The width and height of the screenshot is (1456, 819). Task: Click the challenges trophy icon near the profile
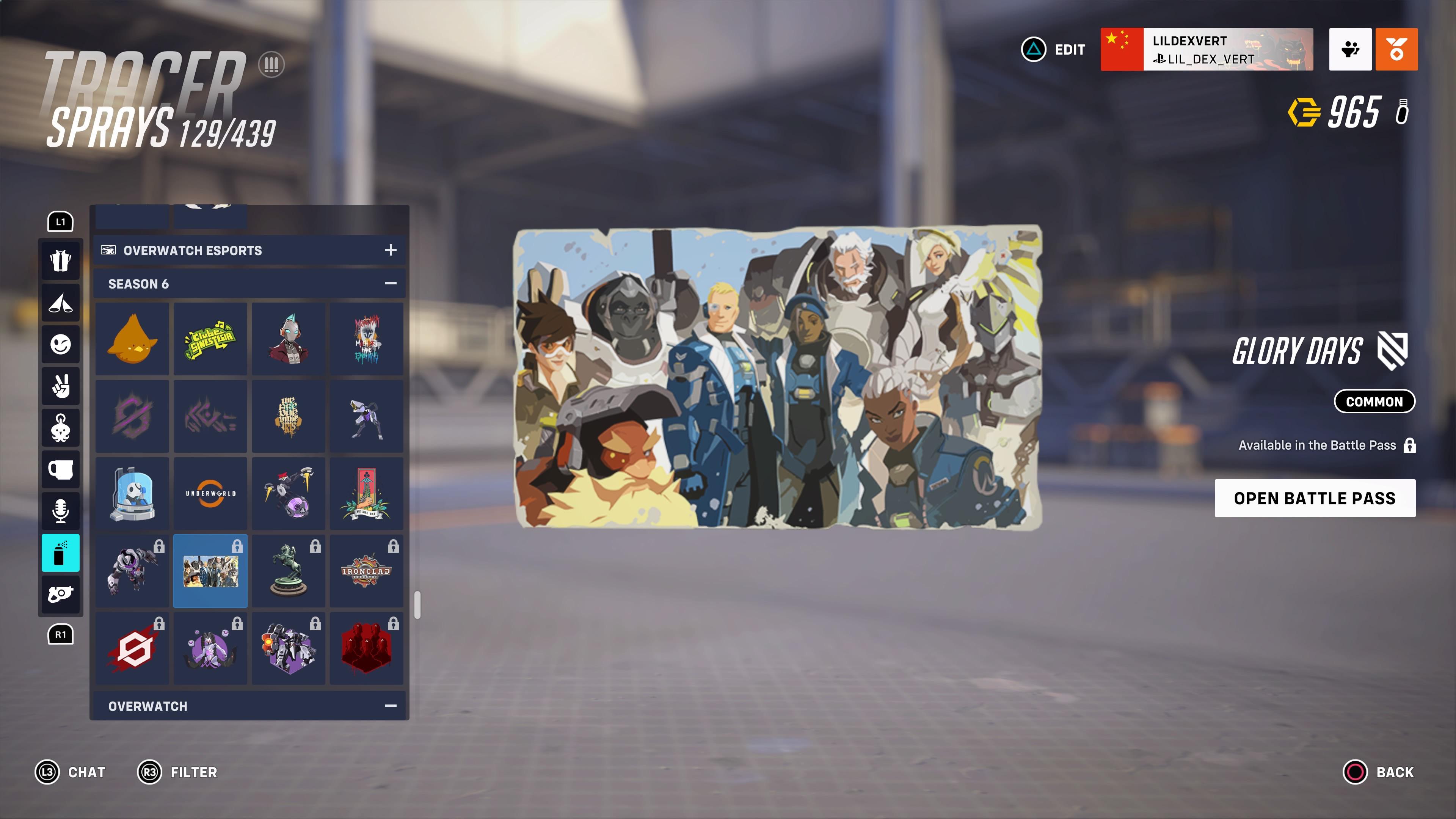pyautogui.click(x=1350, y=50)
